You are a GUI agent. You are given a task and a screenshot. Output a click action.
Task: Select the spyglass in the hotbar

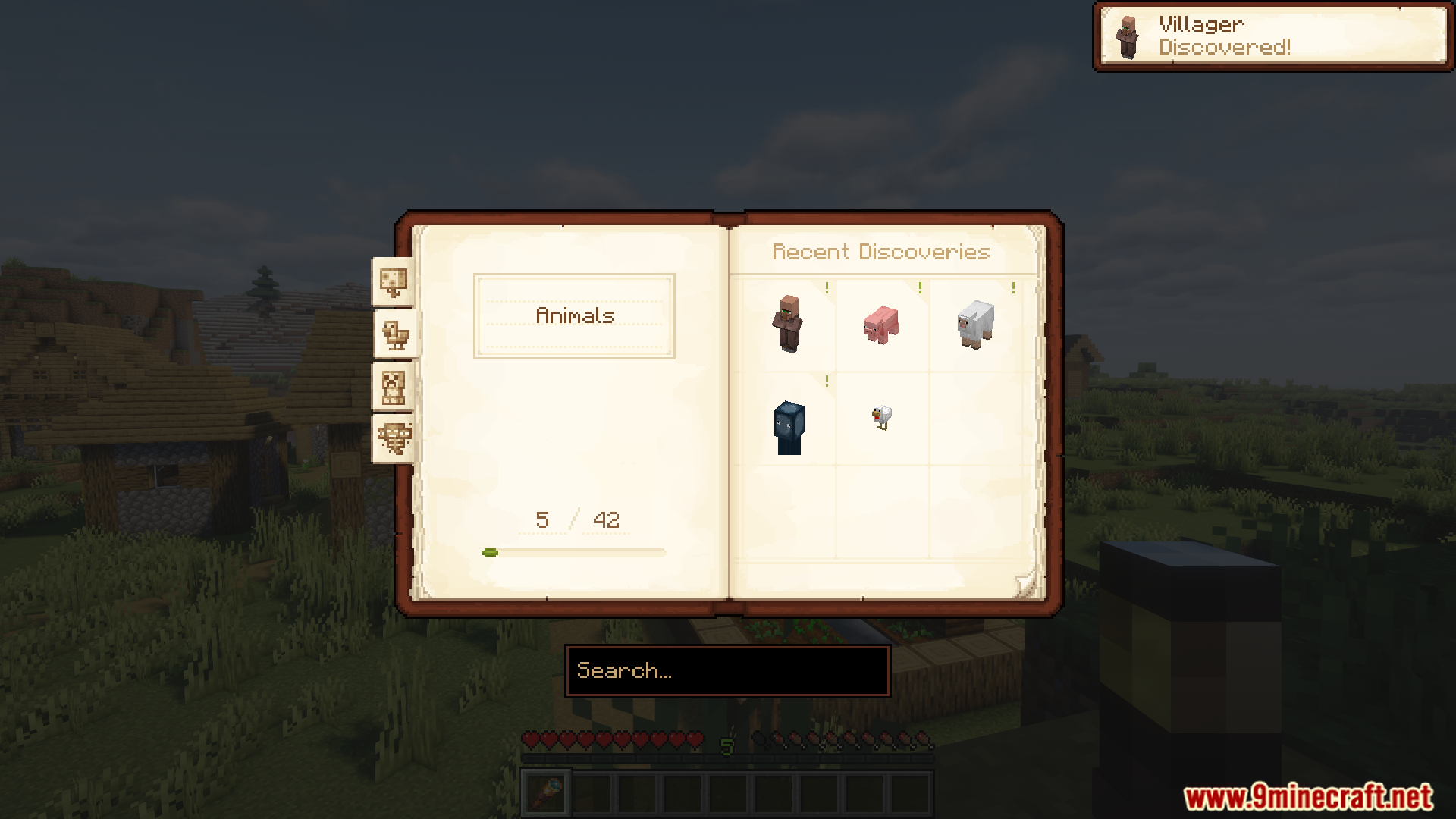545,793
